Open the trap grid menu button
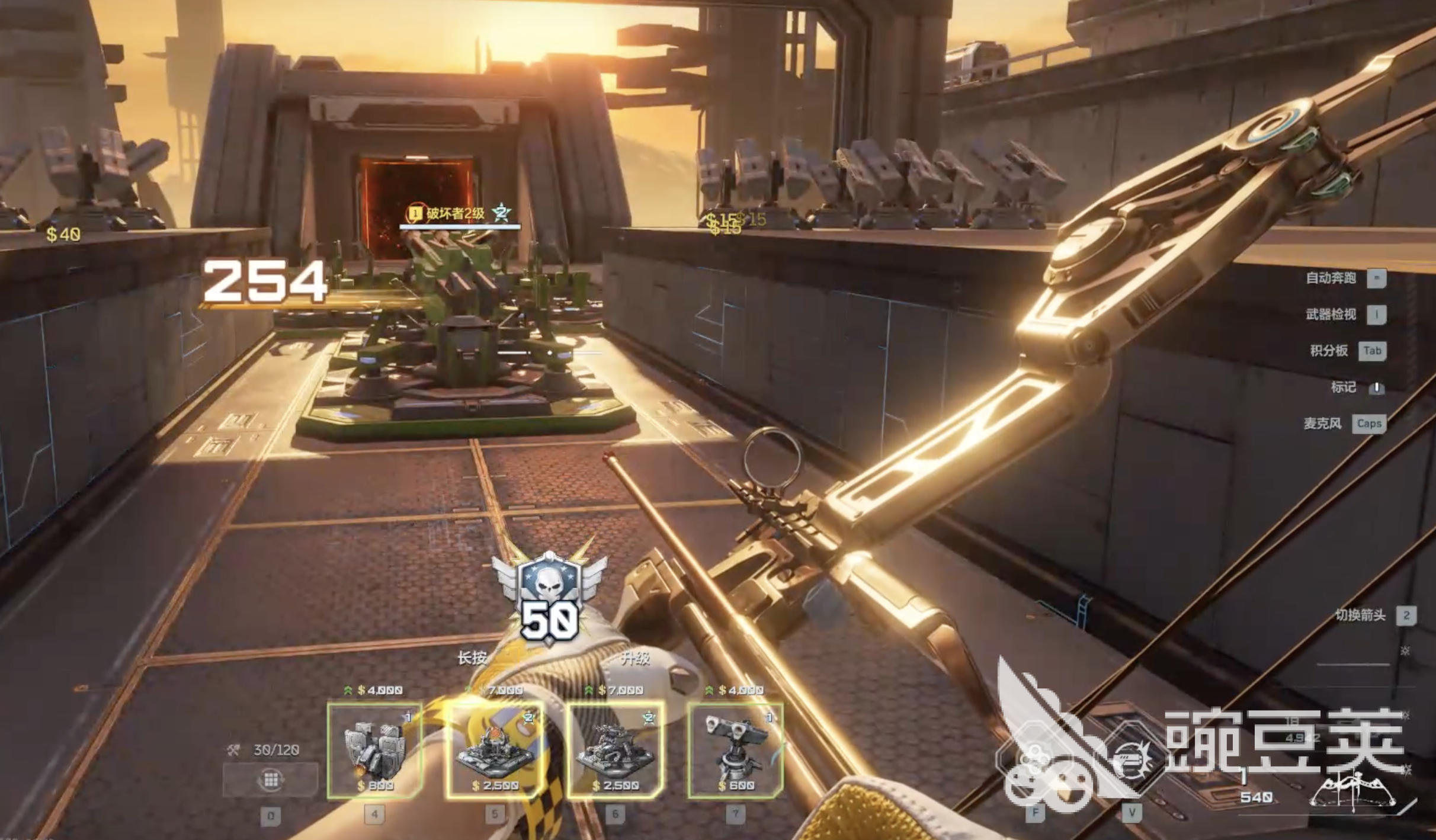The width and height of the screenshot is (1436, 840). tap(271, 780)
